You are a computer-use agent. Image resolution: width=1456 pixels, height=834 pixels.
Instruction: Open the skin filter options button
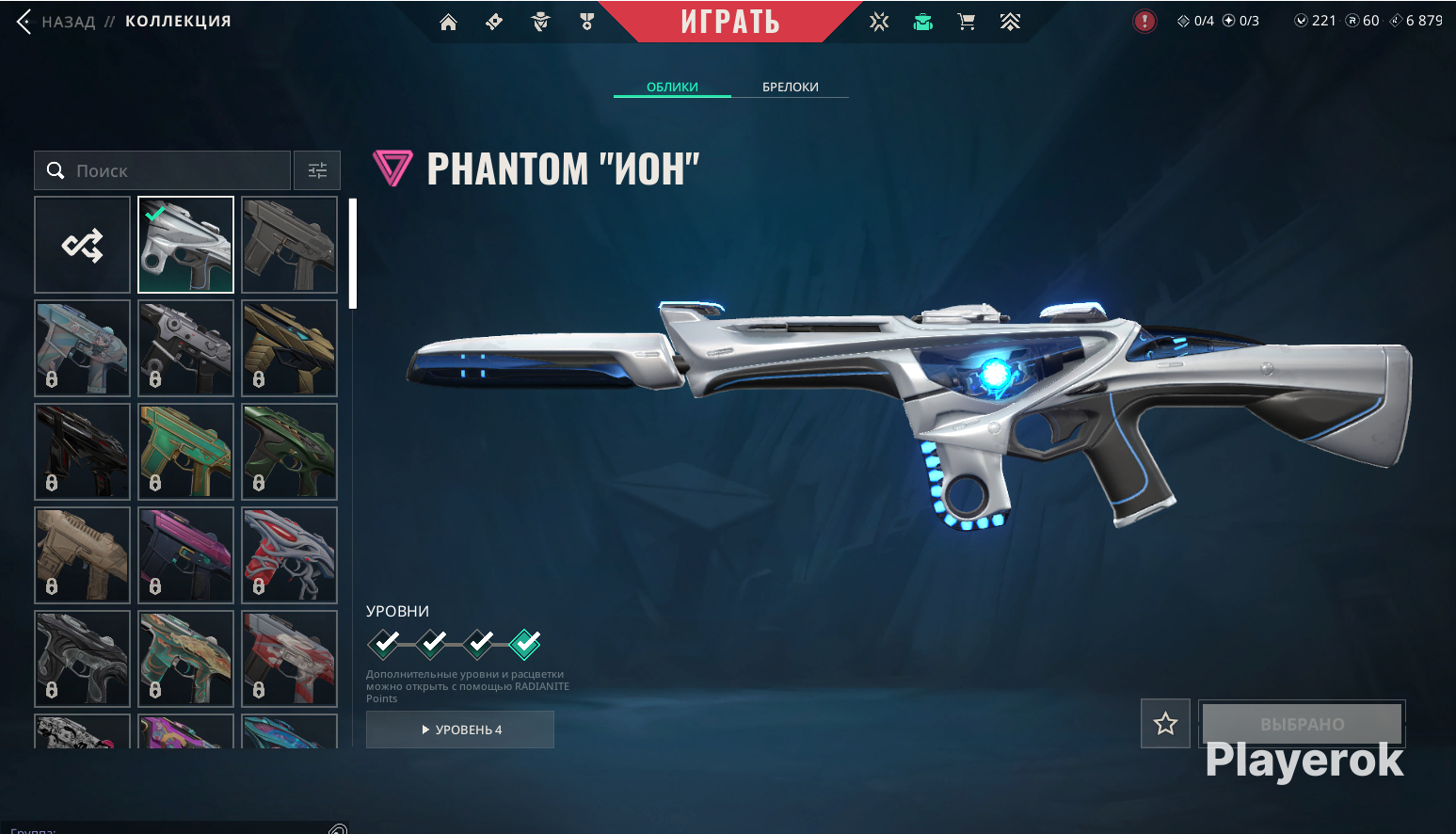tap(317, 170)
